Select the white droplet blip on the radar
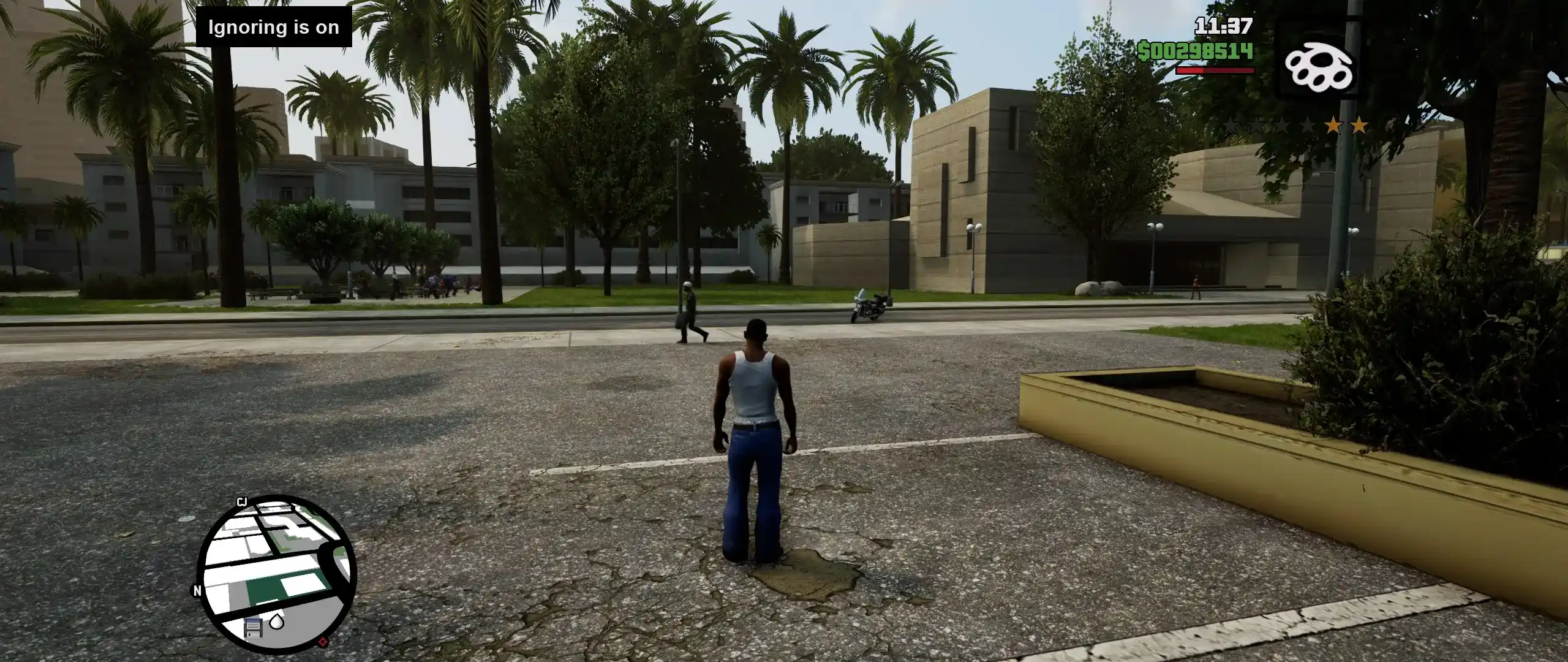This screenshot has width=1568, height=662. click(277, 623)
